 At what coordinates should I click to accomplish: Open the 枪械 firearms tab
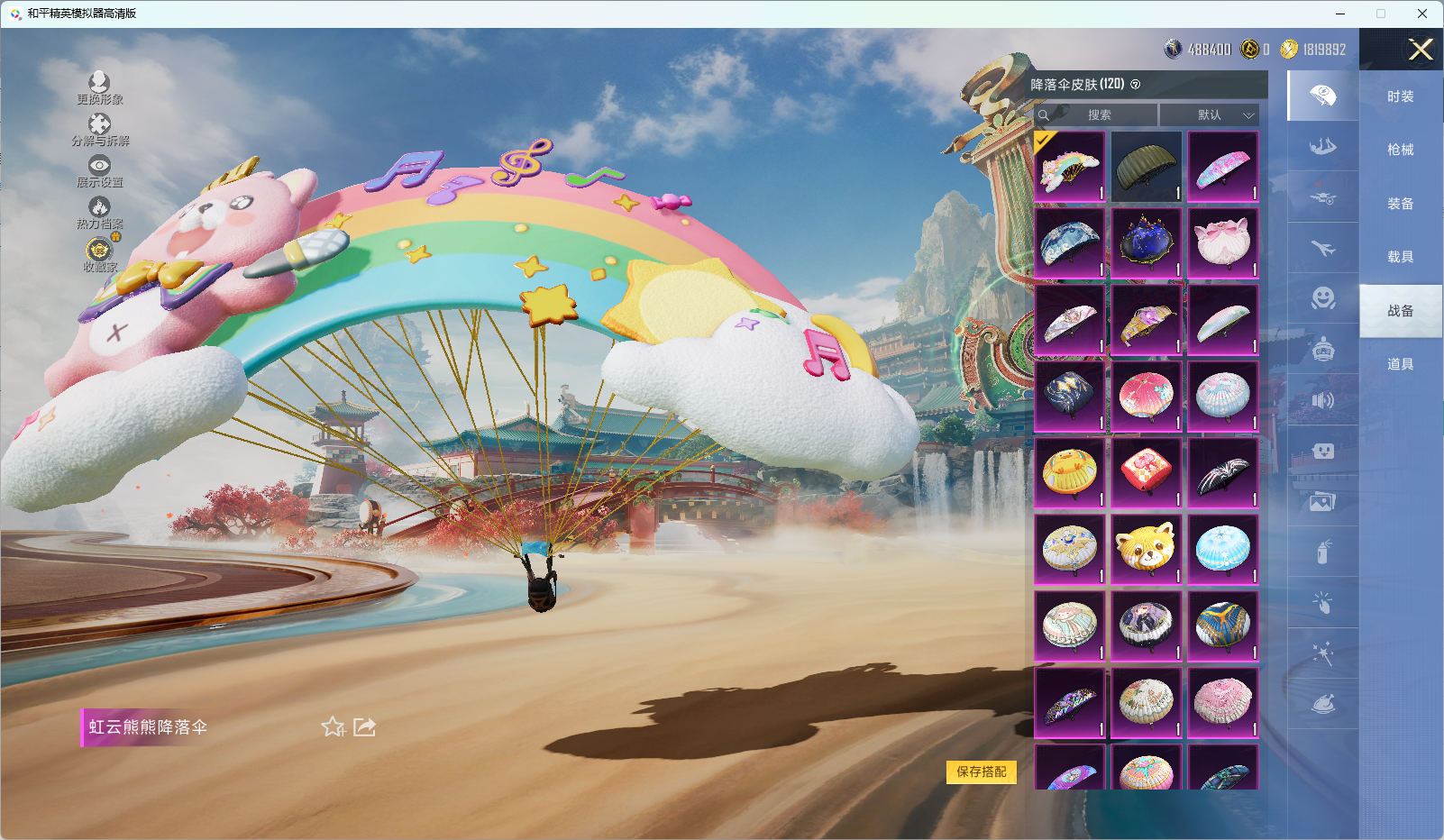coord(1400,150)
